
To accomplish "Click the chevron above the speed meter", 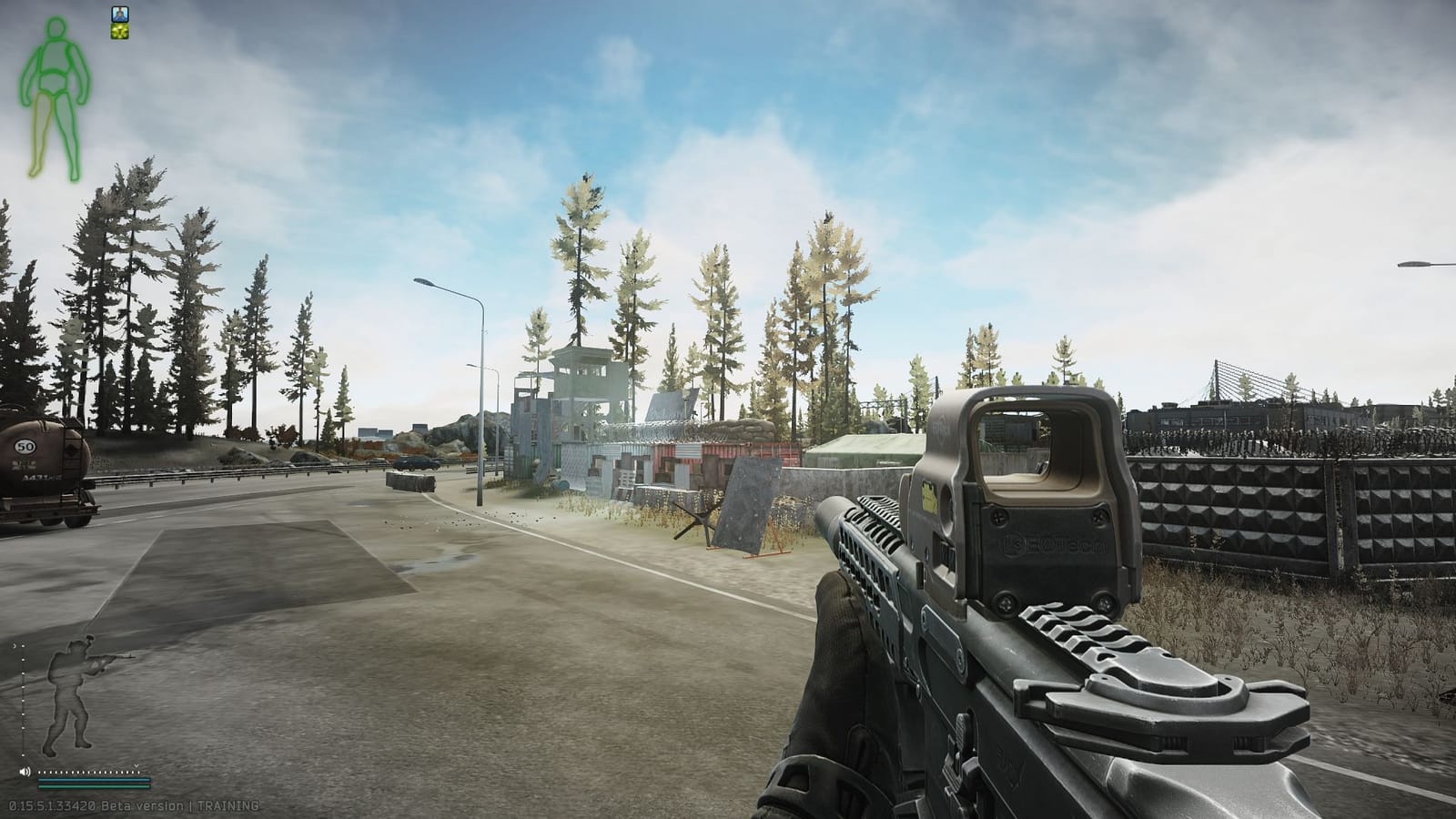I will (x=136, y=765).
